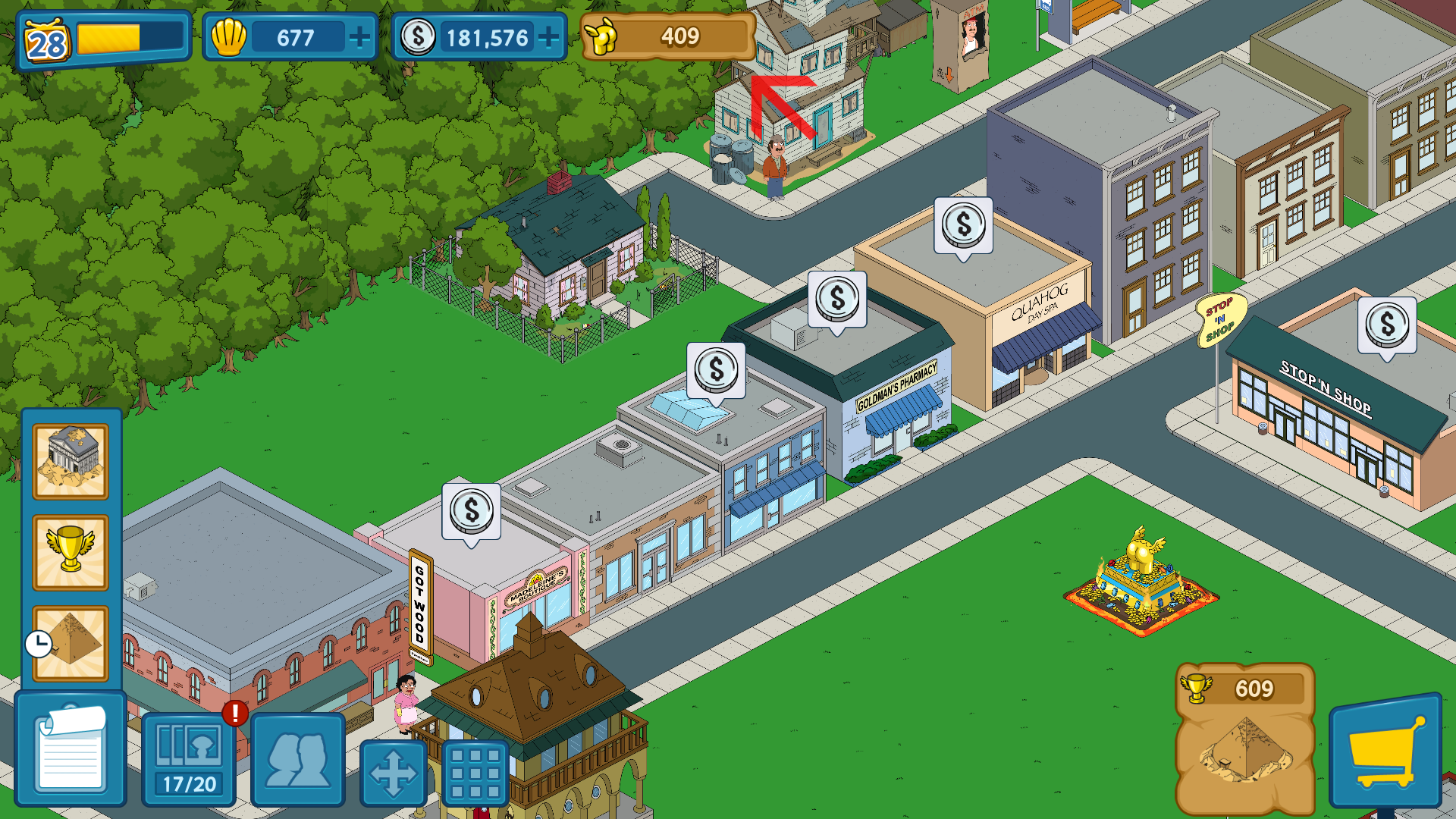Open the task list notepad
This screenshot has height=819, width=1456.
(x=71, y=749)
